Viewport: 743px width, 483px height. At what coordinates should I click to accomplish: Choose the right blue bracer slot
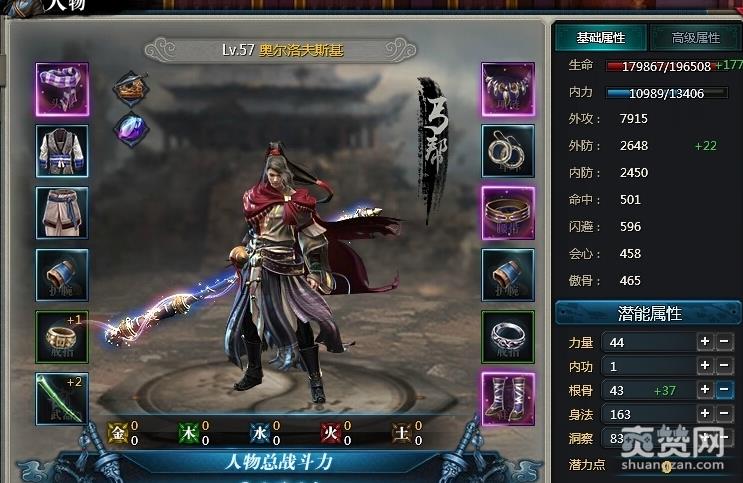click(508, 275)
